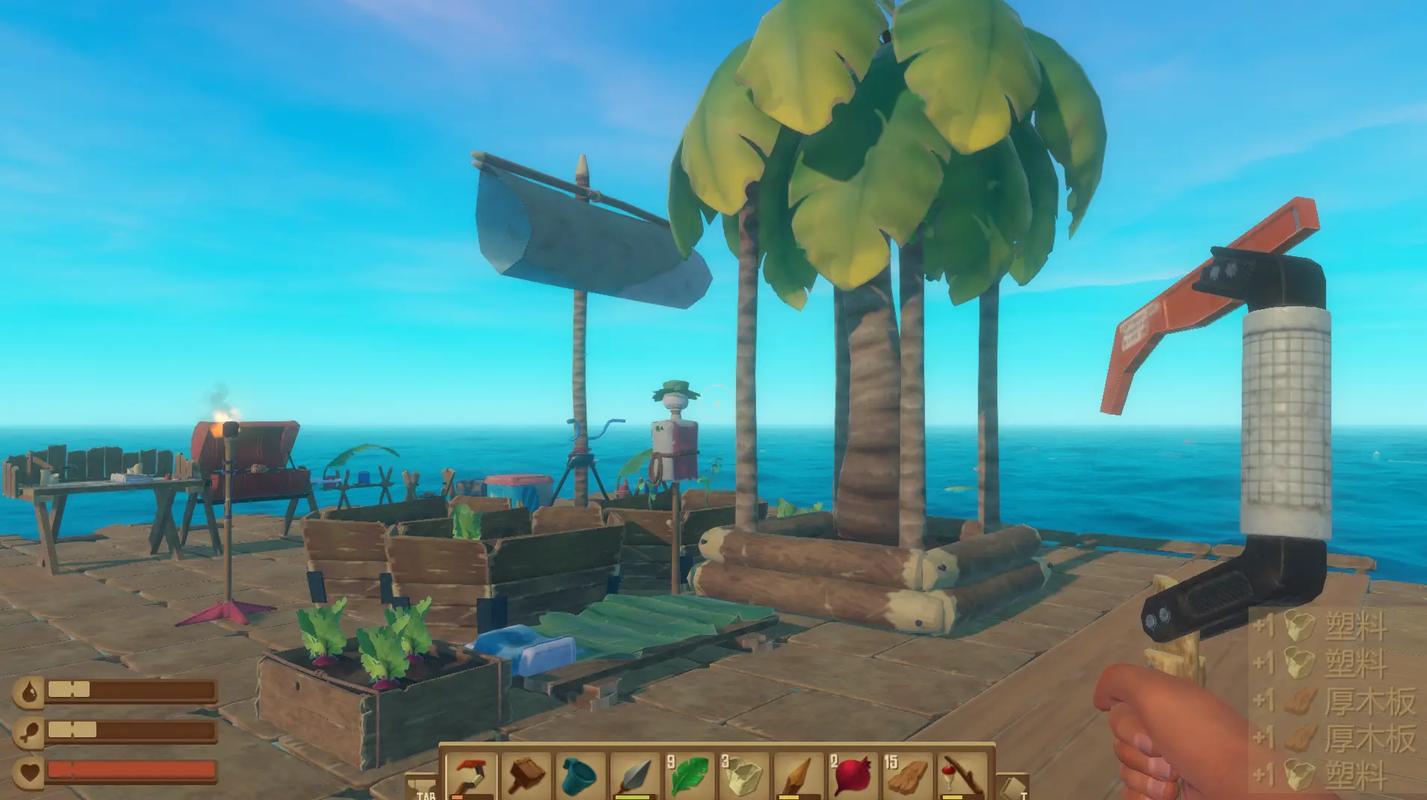Choose the red beet slot
The width and height of the screenshot is (1427, 800).
tap(852, 775)
